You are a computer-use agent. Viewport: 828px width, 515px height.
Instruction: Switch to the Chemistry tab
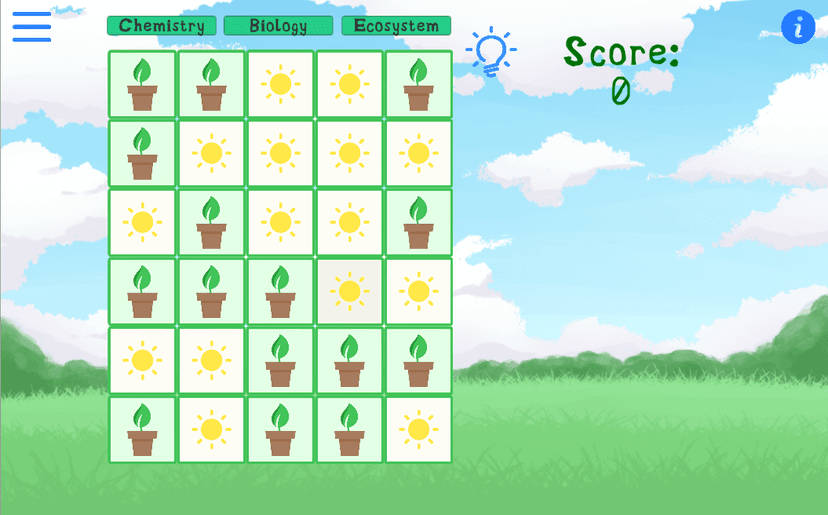[162, 26]
